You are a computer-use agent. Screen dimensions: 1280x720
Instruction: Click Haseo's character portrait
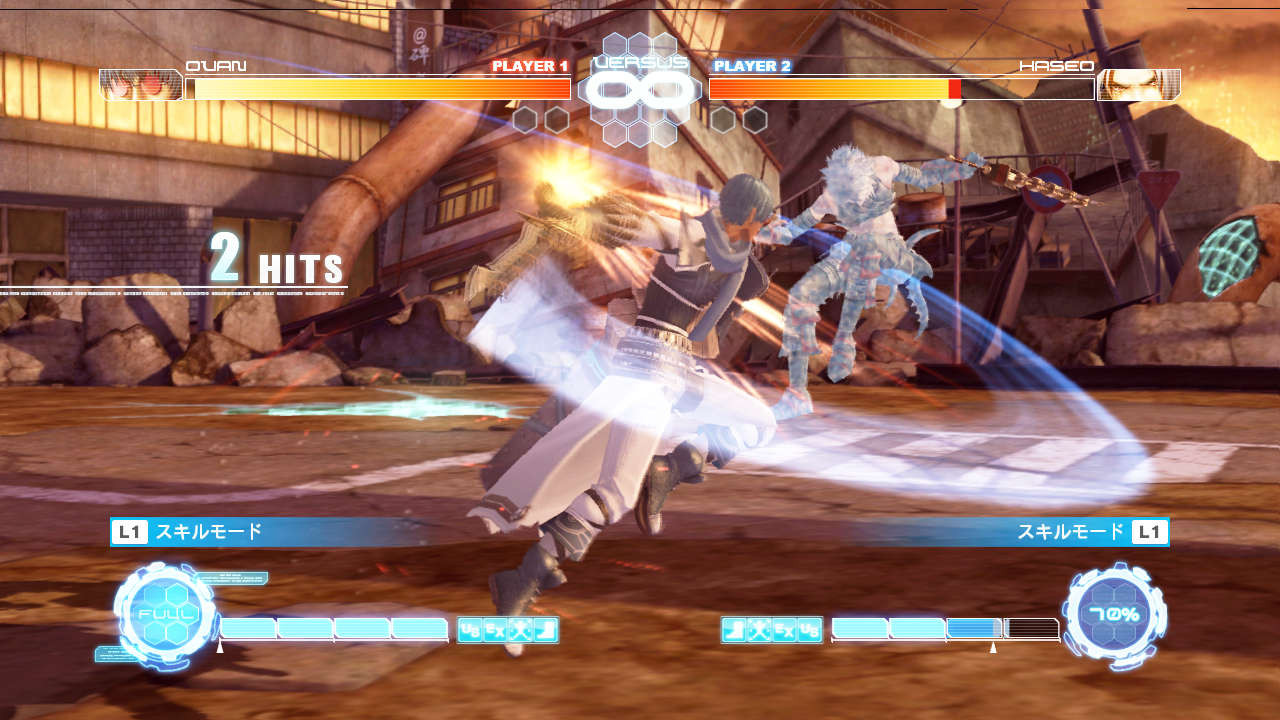point(1138,85)
